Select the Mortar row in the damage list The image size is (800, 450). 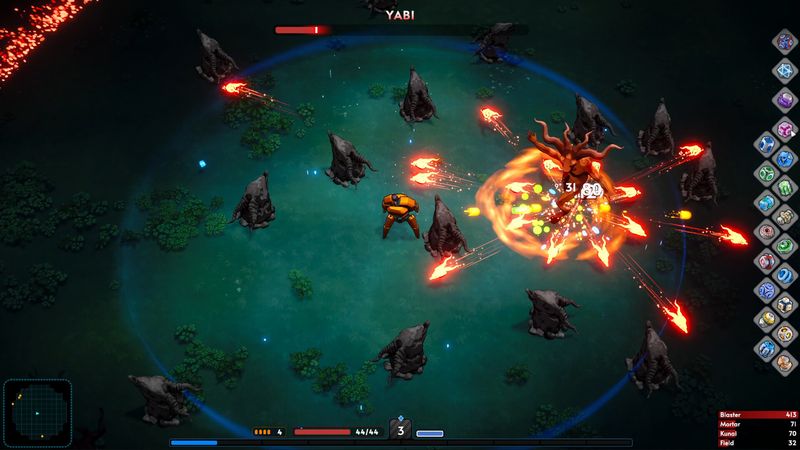pos(758,424)
